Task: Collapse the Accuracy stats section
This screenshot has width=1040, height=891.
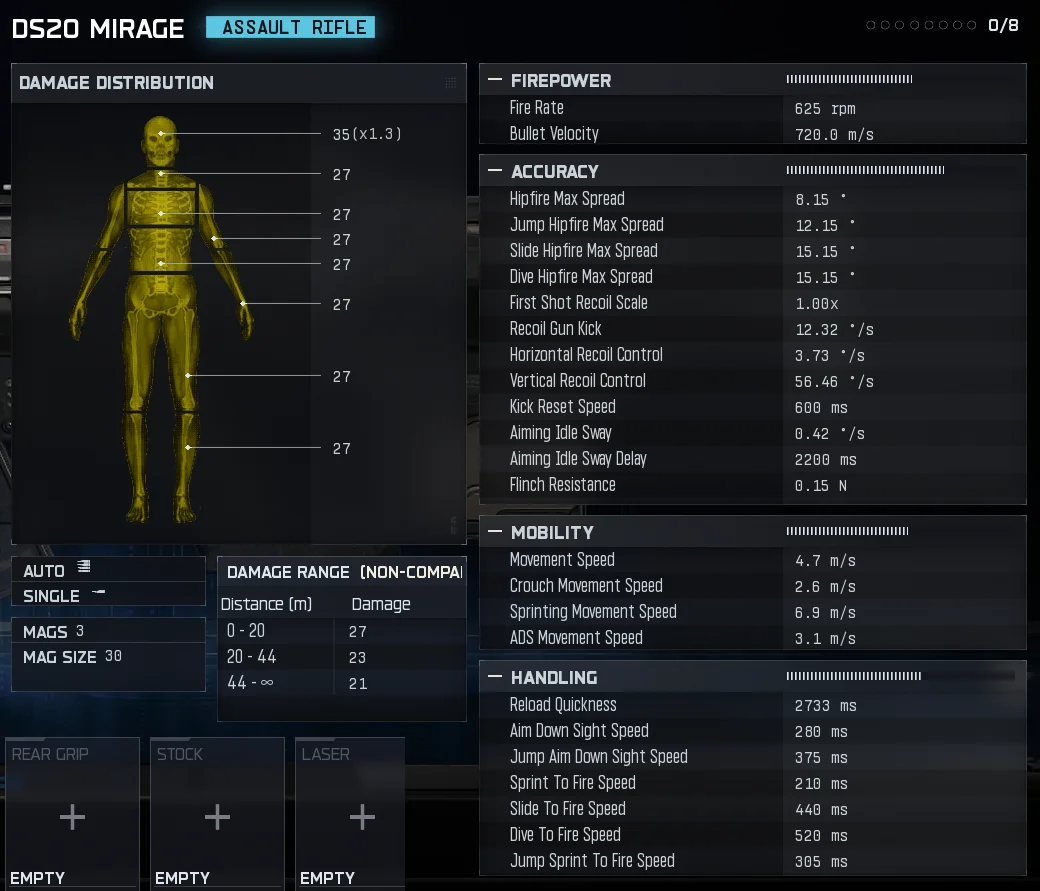Action: coord(495,172)
